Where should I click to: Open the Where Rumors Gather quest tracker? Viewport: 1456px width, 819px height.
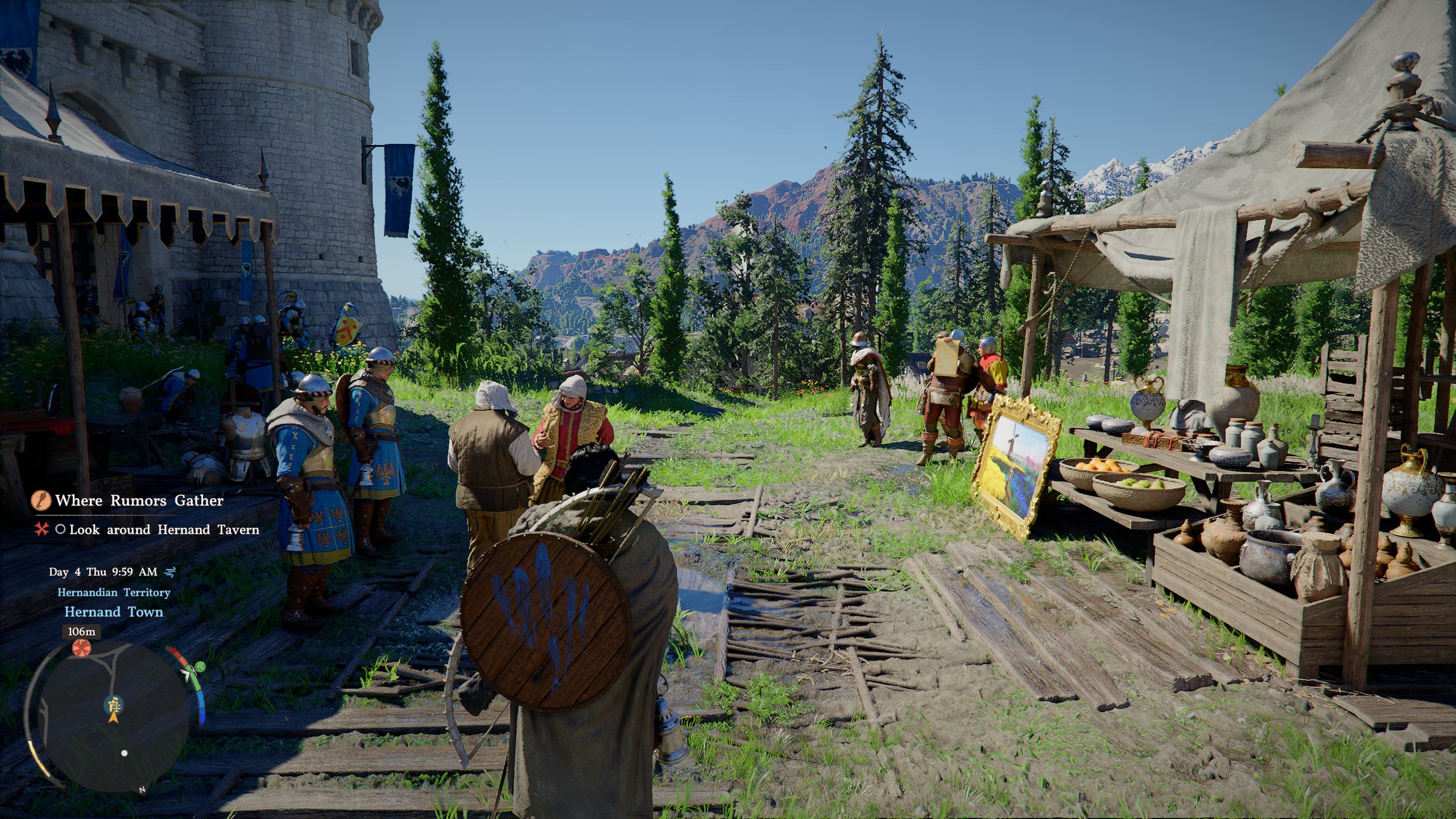139,500
